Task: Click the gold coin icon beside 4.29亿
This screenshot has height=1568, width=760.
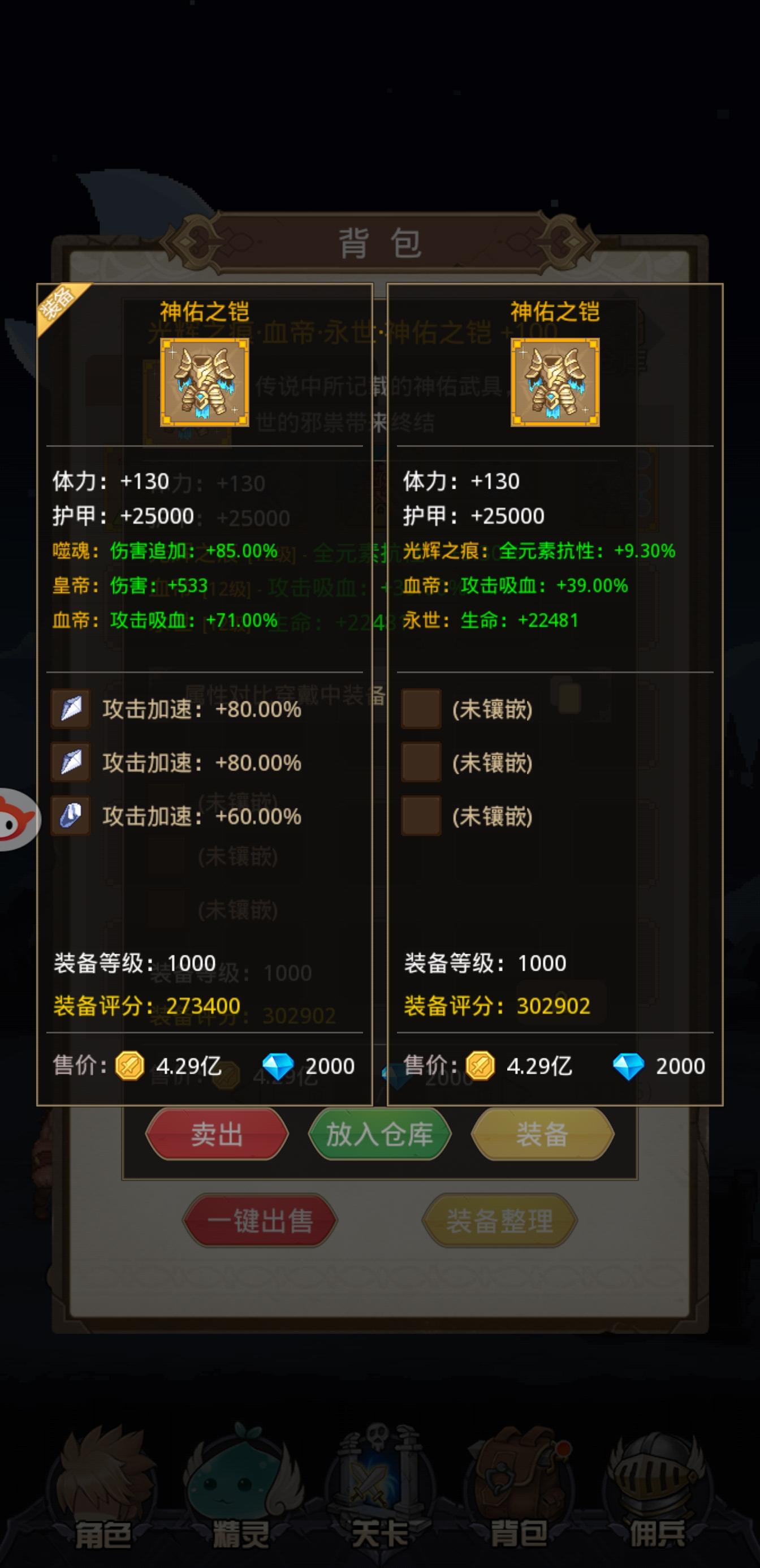Action: point(129,1066)
